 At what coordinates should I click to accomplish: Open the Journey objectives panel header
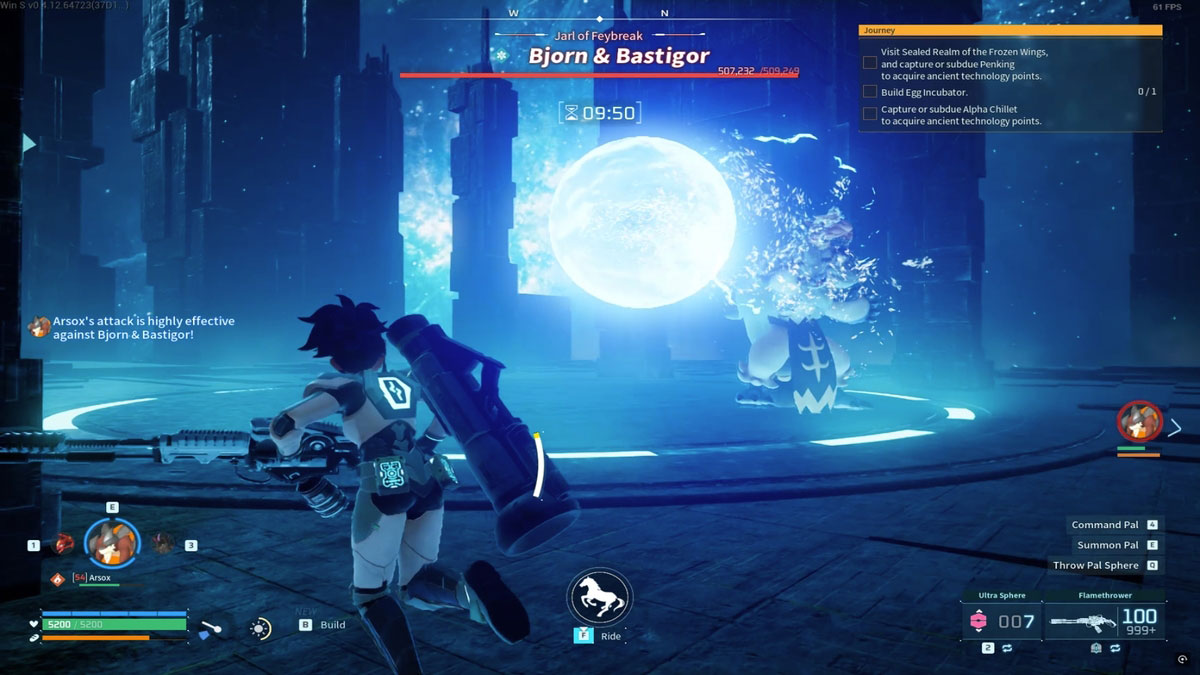point(1010,31)
